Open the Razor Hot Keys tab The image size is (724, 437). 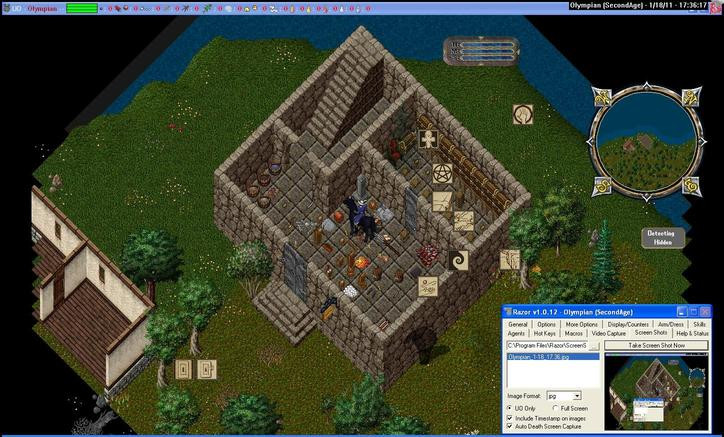coord(544,333)
